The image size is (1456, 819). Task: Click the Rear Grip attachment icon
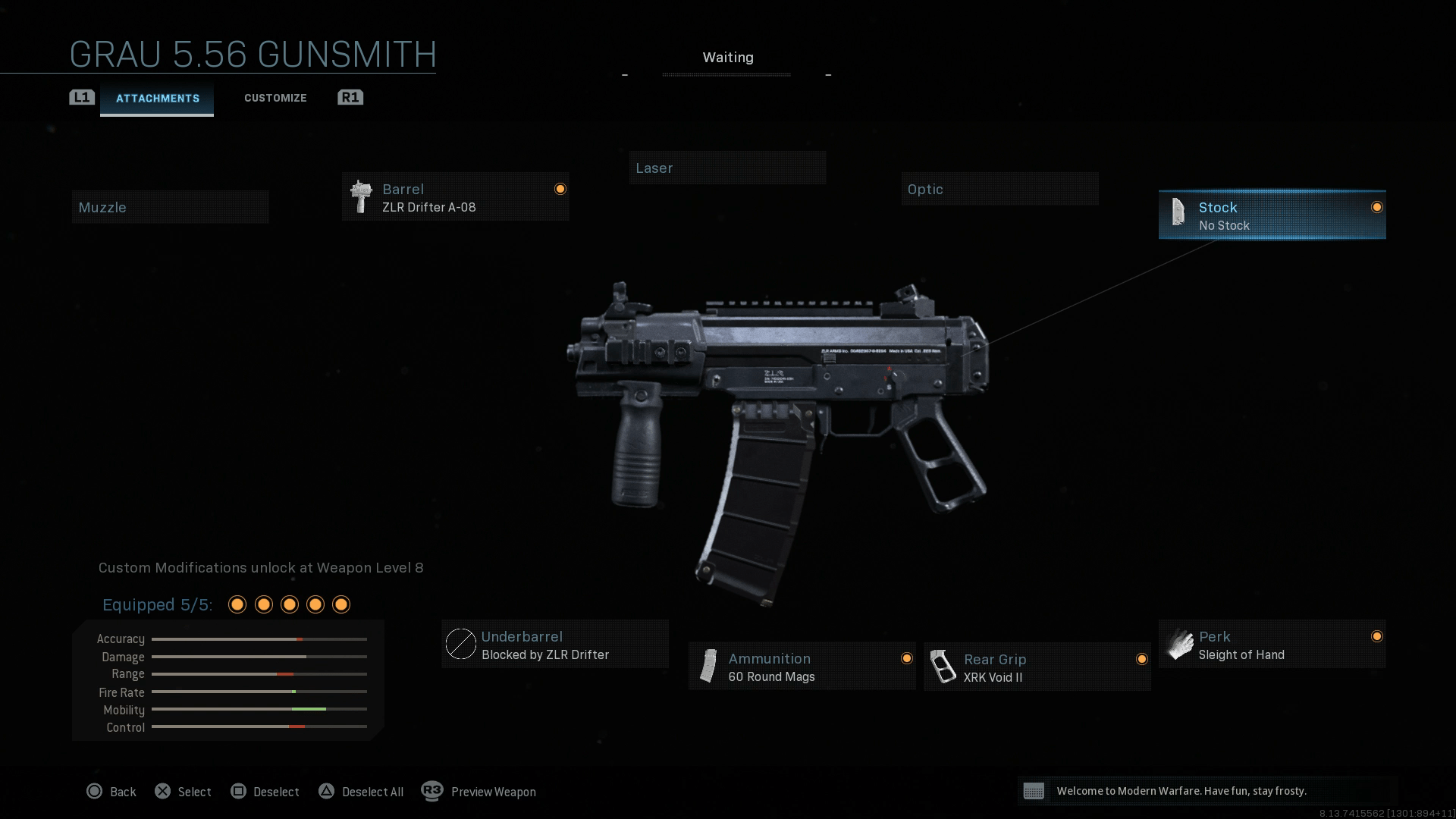pos(945,665)
